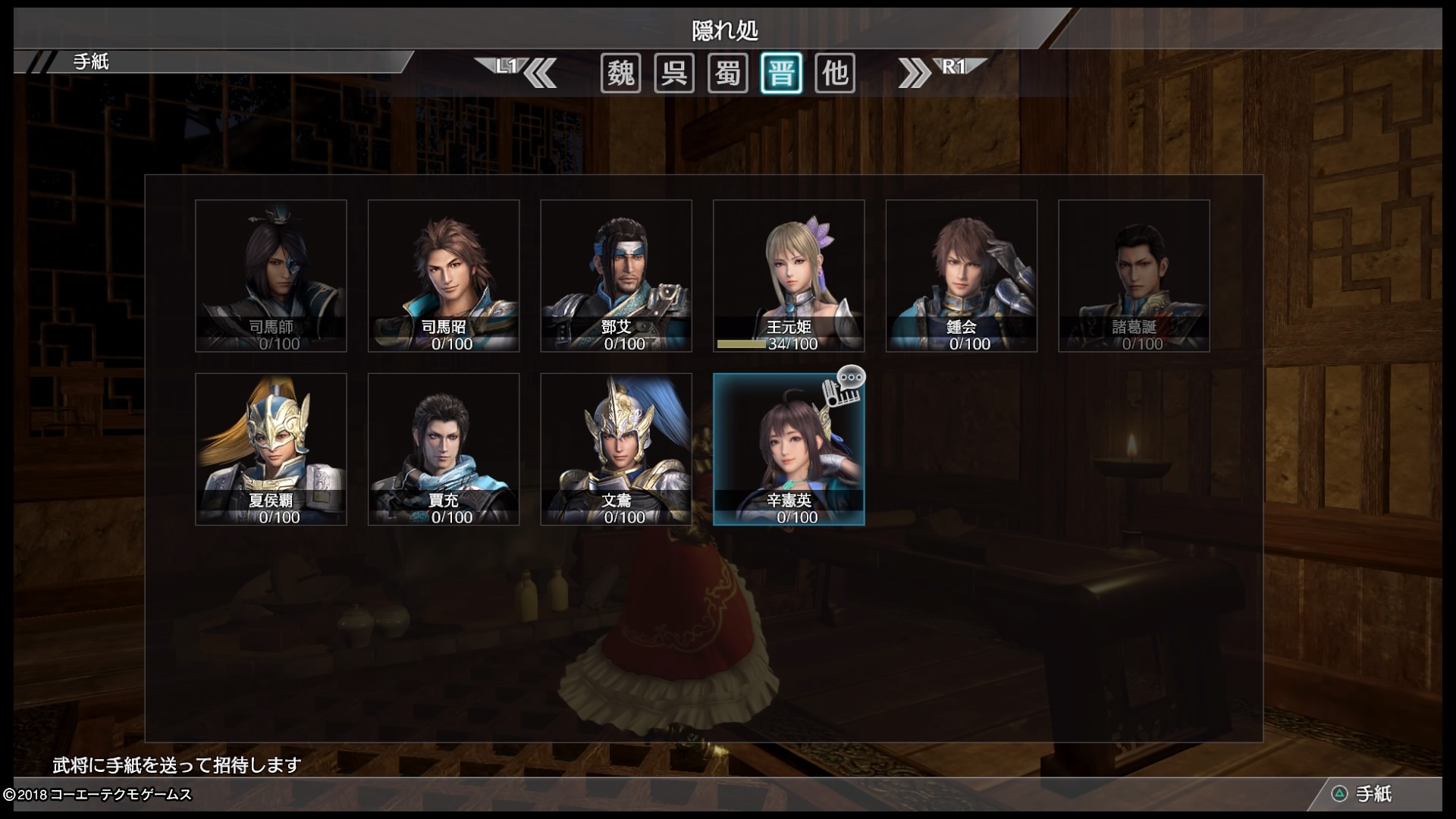Choose the 鍾会 portrait
Viewport: 1456px width, 819px height.
(x=962, y=276)
